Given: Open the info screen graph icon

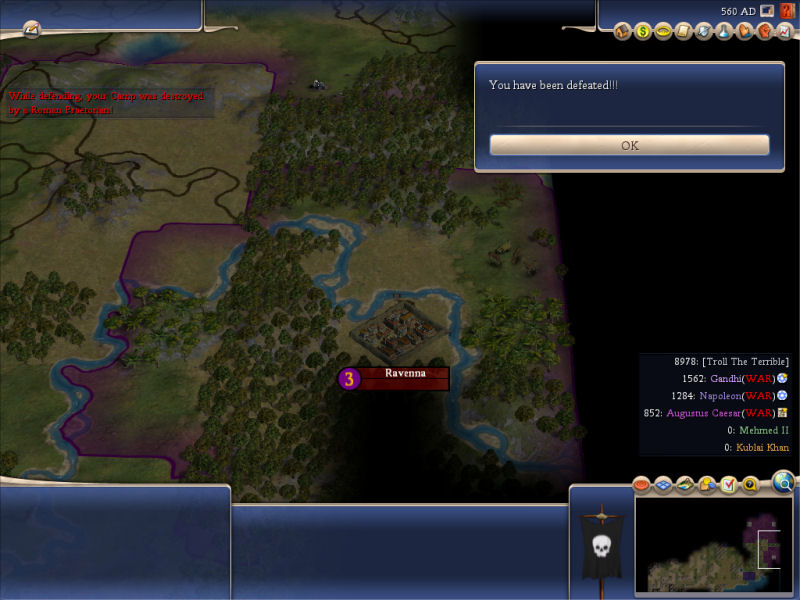Looking at the screenshot, I should click(784, 31).
